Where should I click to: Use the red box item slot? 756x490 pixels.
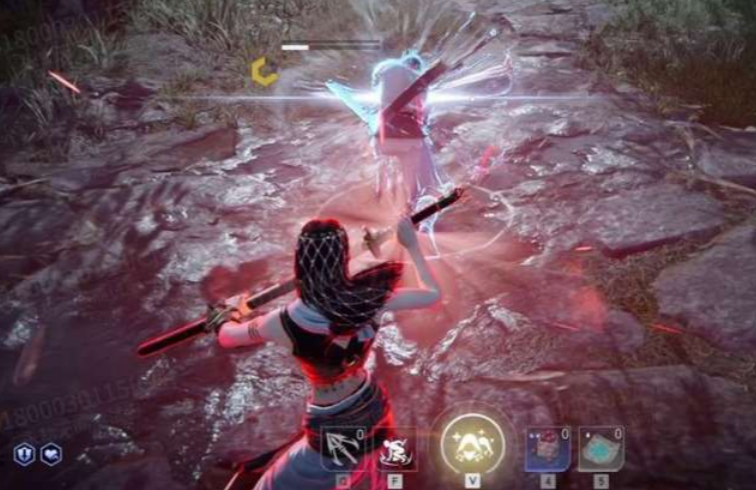coord(547,448)
